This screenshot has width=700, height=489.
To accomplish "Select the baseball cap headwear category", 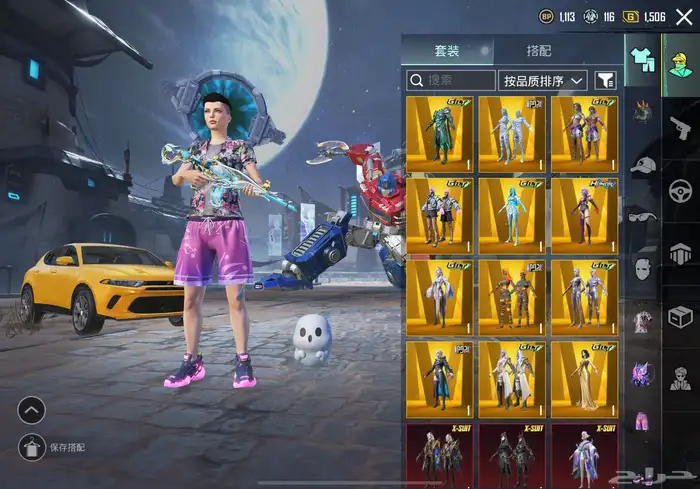I will click(x=642, y=165).
